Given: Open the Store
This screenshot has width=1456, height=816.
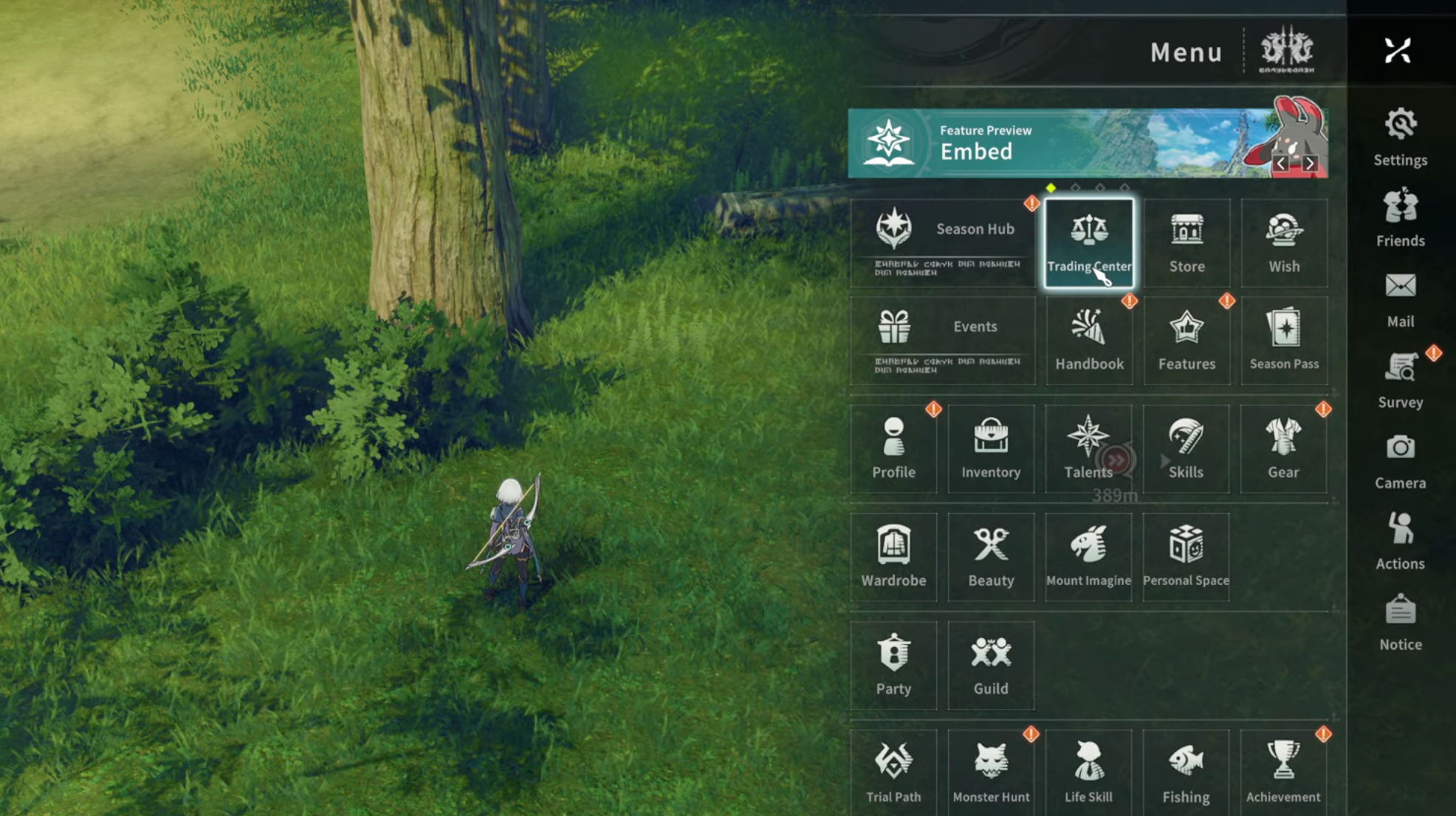Looking at the screenshot, I should click(x=1187, y=242).
